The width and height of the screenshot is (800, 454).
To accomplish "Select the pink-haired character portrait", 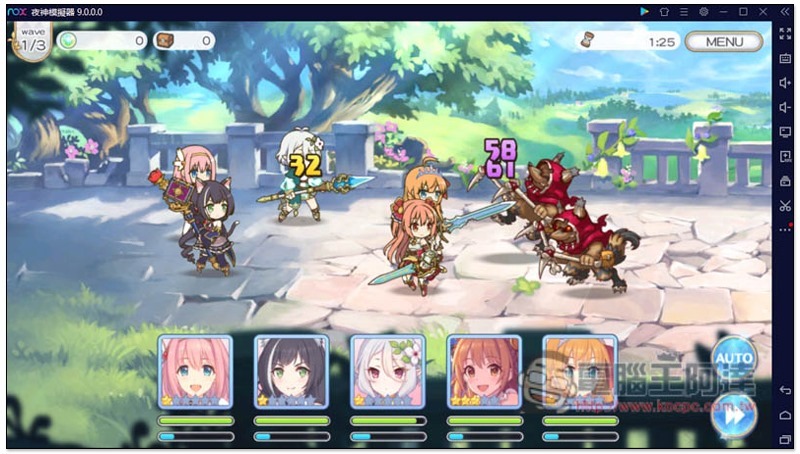I will [x=195, y=371].
